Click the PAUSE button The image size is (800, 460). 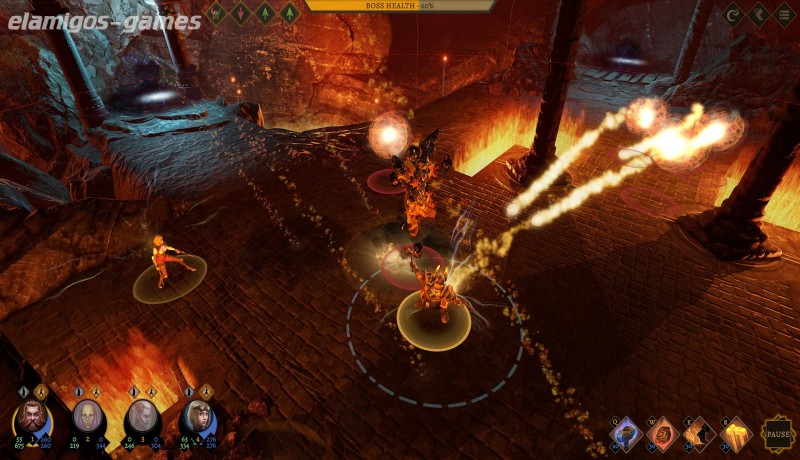pyautogui.click(x=776, y=434)
